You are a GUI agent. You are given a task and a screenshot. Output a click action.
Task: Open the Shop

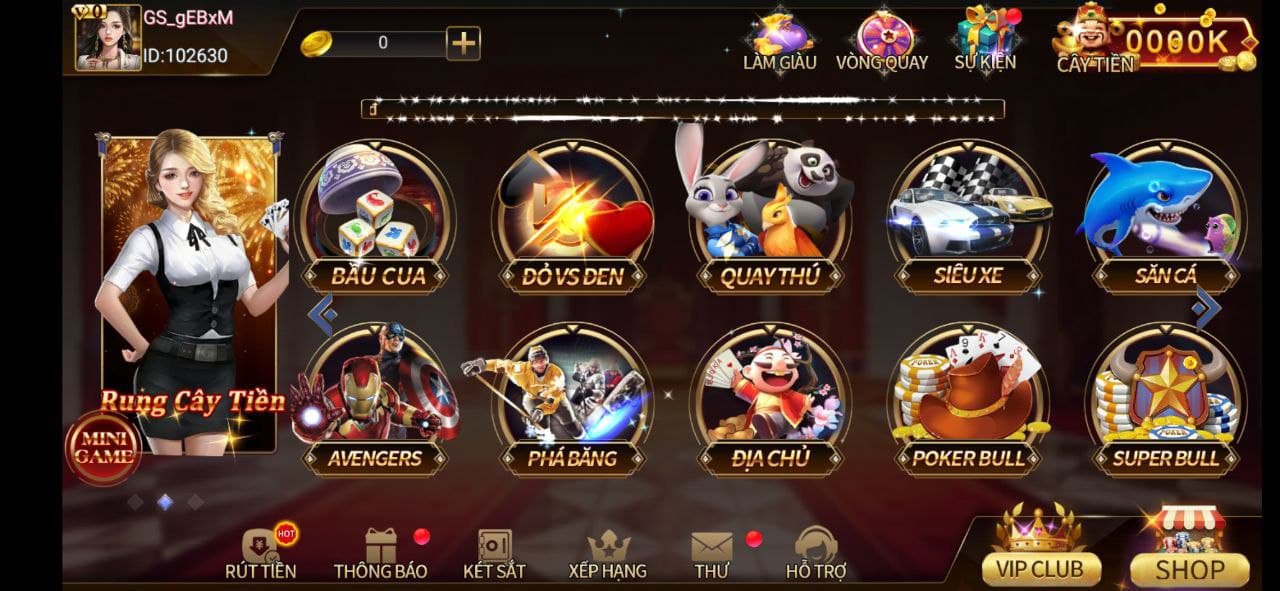coord(1190,552)
